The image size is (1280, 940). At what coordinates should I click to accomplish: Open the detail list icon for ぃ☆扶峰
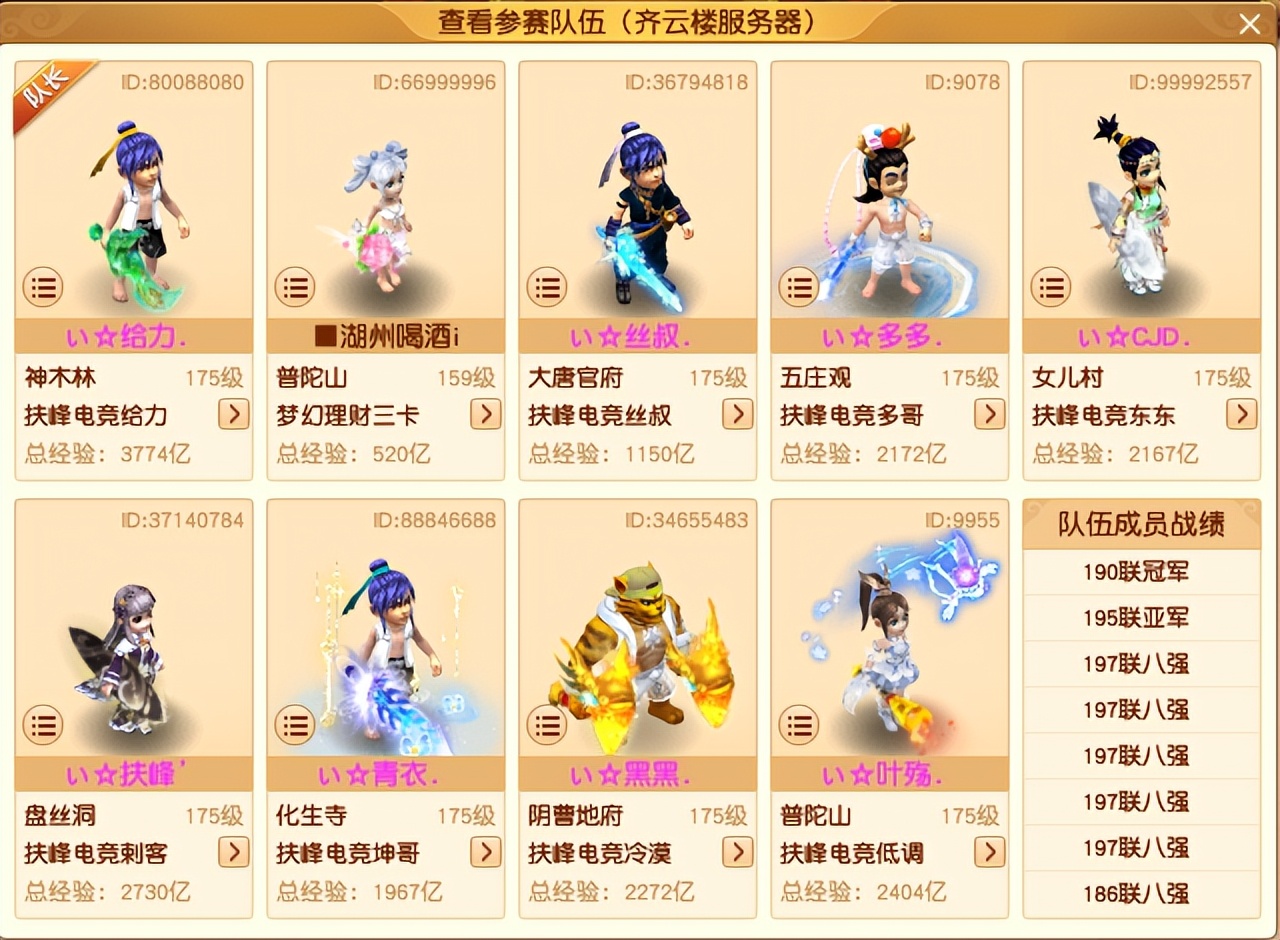[43, 725]
